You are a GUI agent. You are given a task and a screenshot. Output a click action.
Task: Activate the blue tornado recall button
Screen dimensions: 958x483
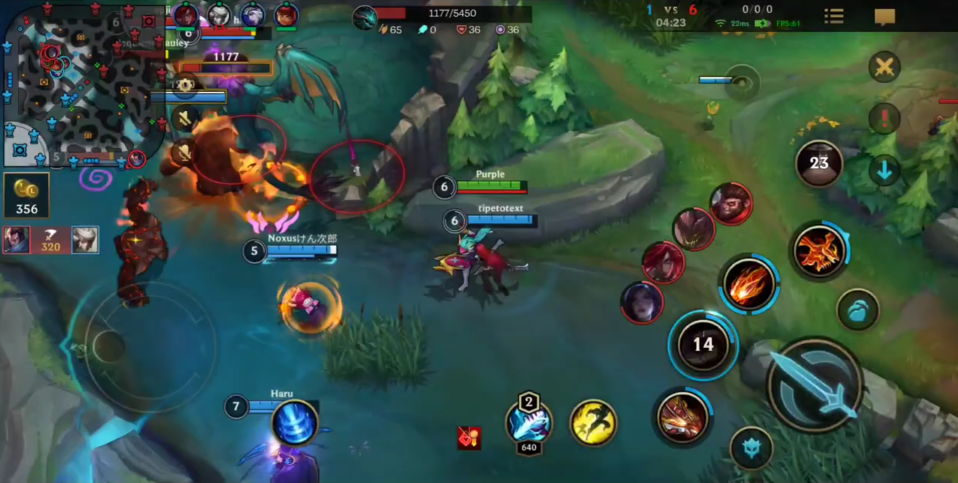click(295, 422)
